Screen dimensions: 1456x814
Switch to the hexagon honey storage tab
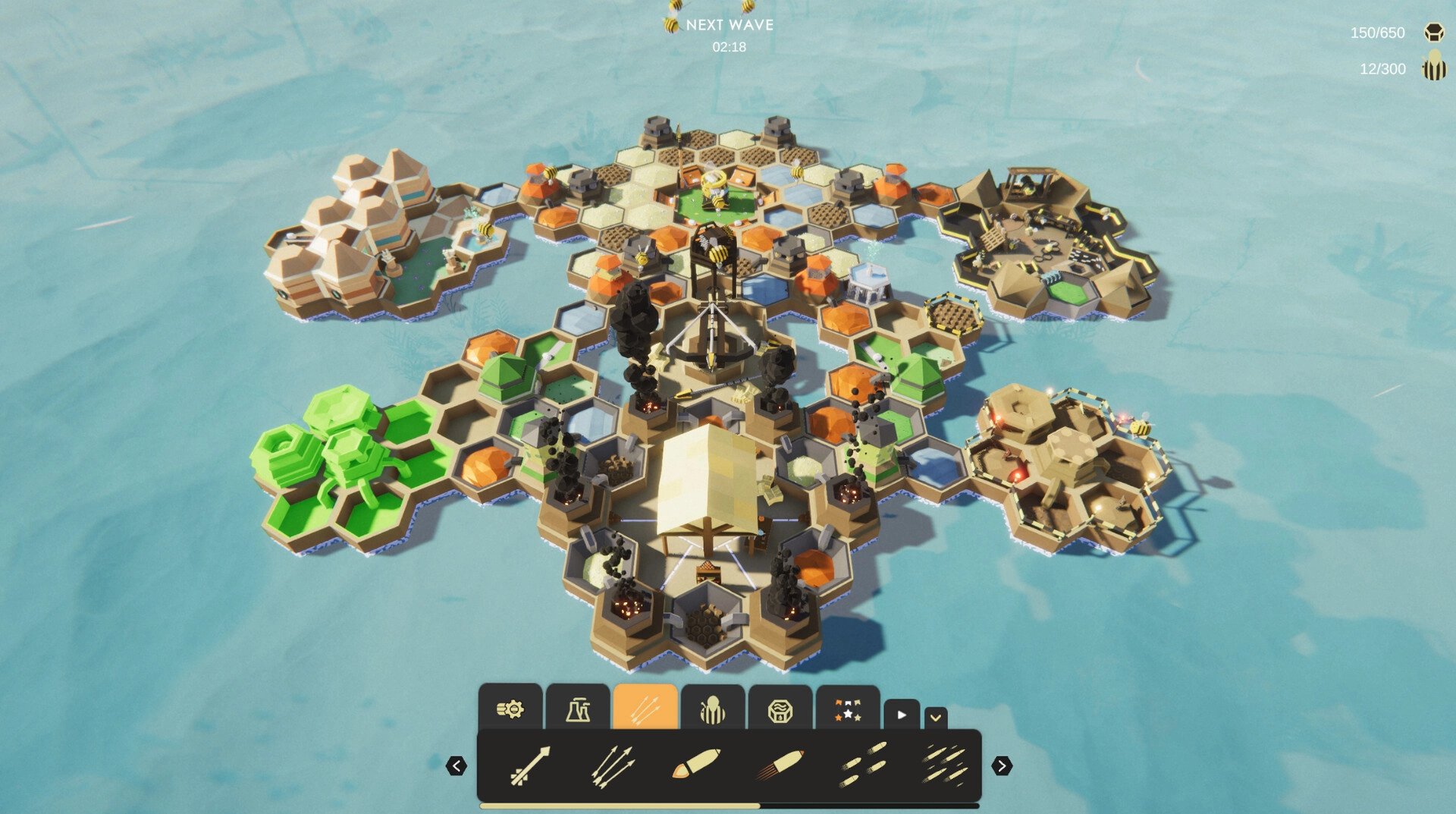pyautogui.click(x=780, y=709)
